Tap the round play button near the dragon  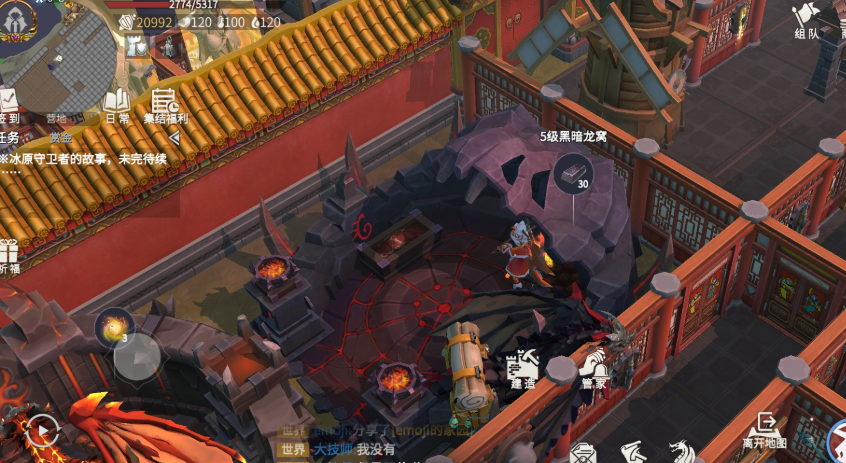(42, 431)
